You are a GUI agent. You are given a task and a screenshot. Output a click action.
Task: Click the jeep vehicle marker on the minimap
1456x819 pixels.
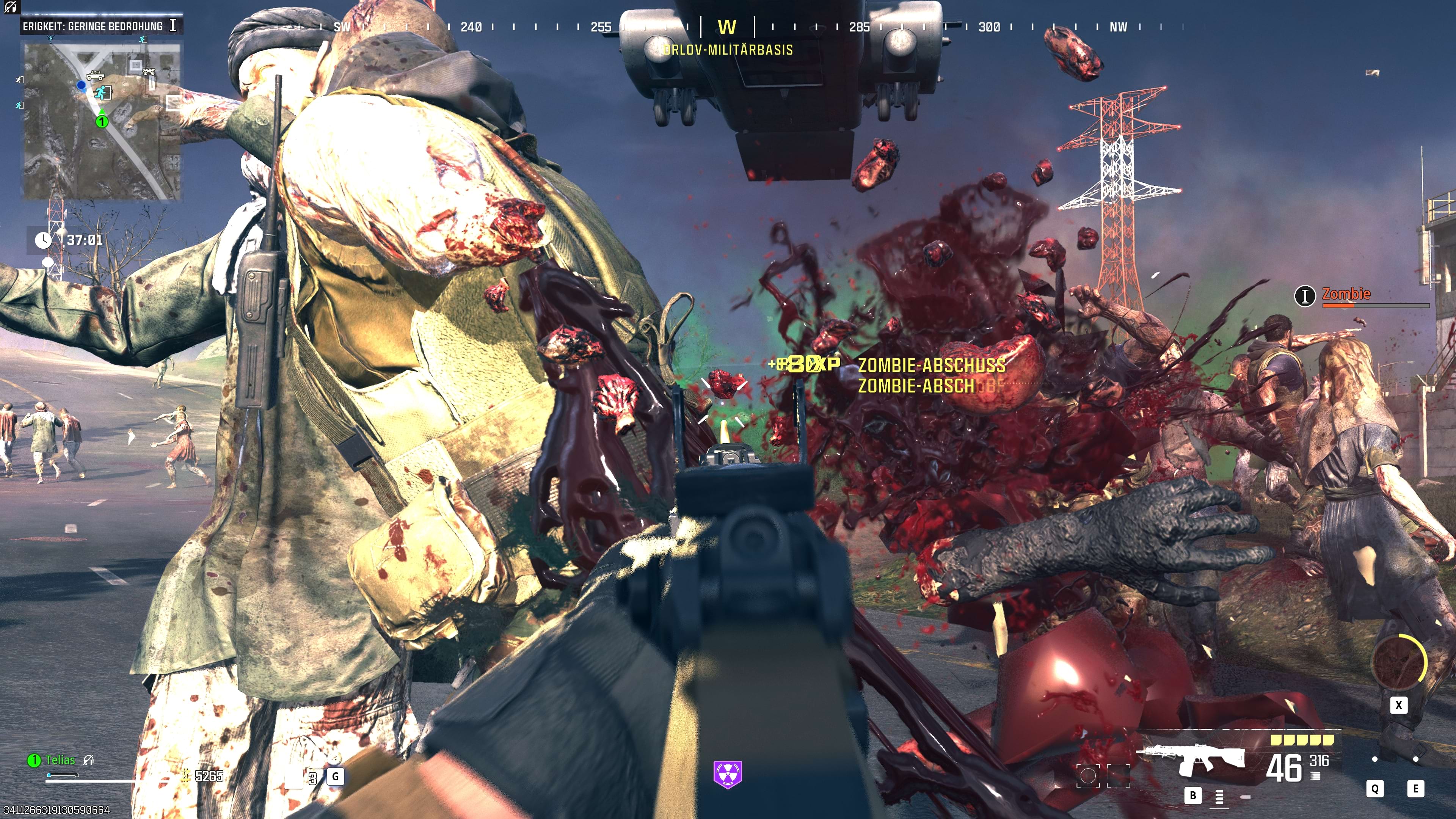click(x=95, y=75)
